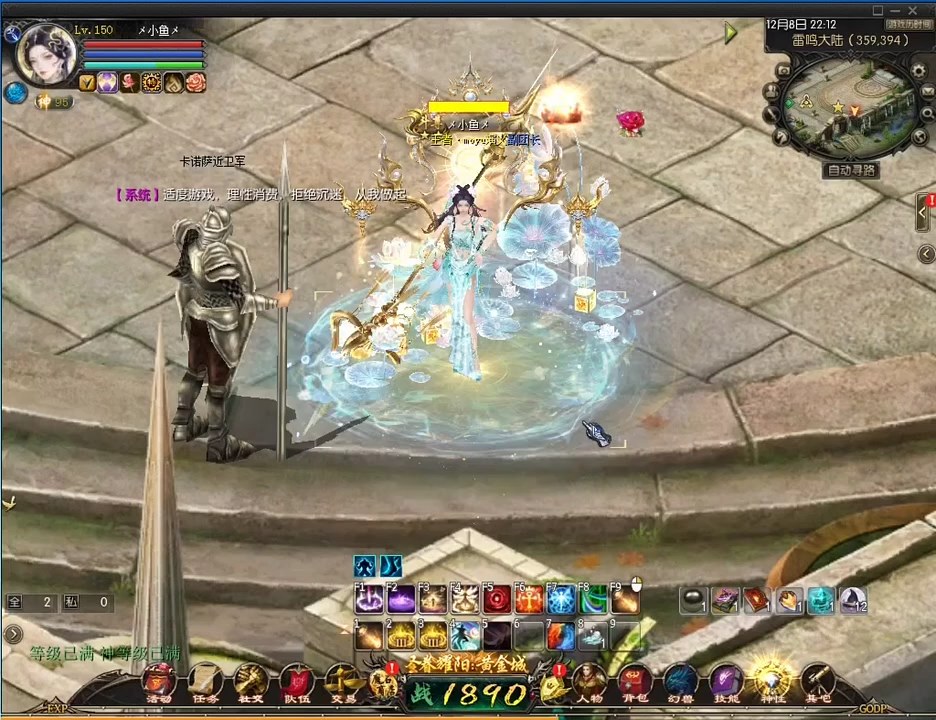Click the player portrait of 小鱼
This screenshot has width=936, height=720.
[x=44, y=53]
